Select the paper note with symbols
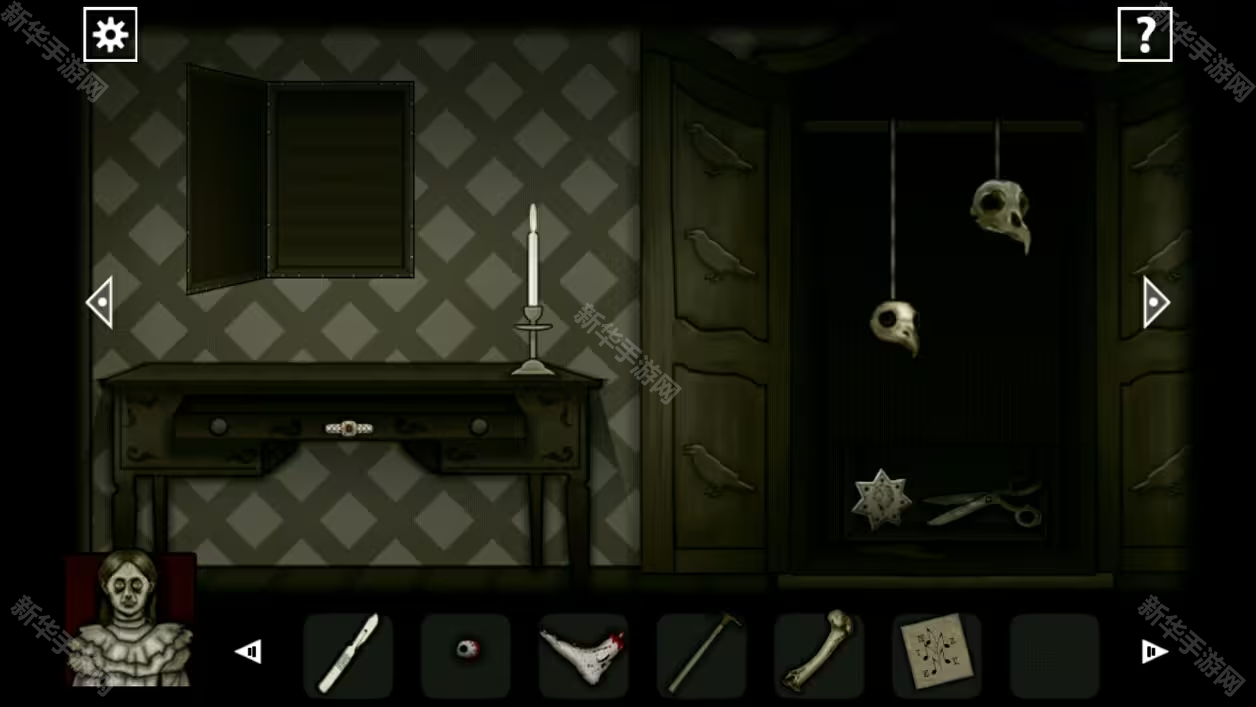The width and height of the screenshot is (1256, 707). pyautogui.click(x=936, y=654)
